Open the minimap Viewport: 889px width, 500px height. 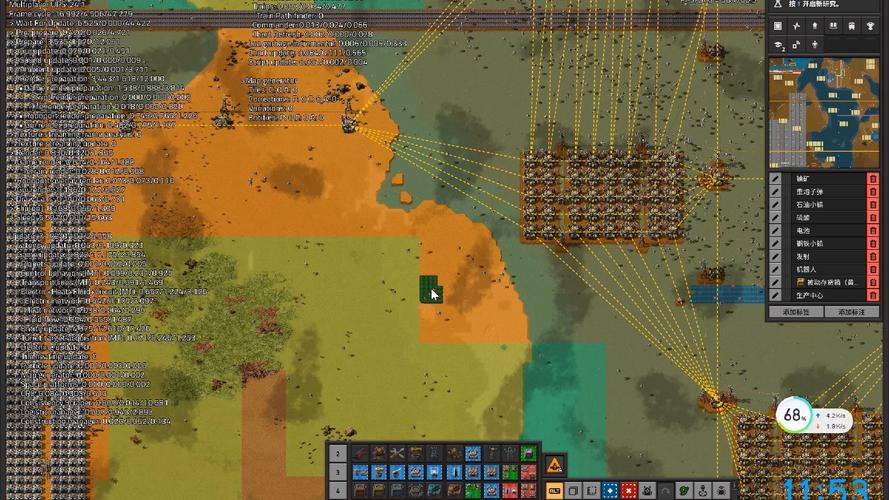tap(825, 112)
